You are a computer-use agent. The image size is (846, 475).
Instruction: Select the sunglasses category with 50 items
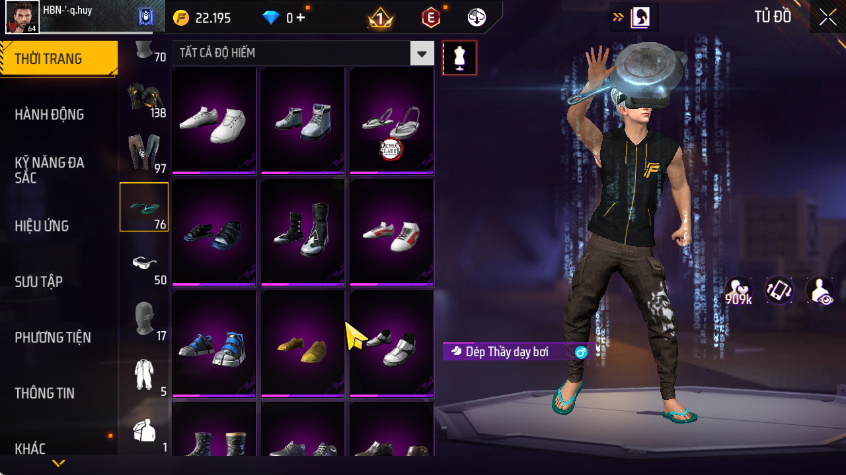pyautogui.click(x=144, y=264)
